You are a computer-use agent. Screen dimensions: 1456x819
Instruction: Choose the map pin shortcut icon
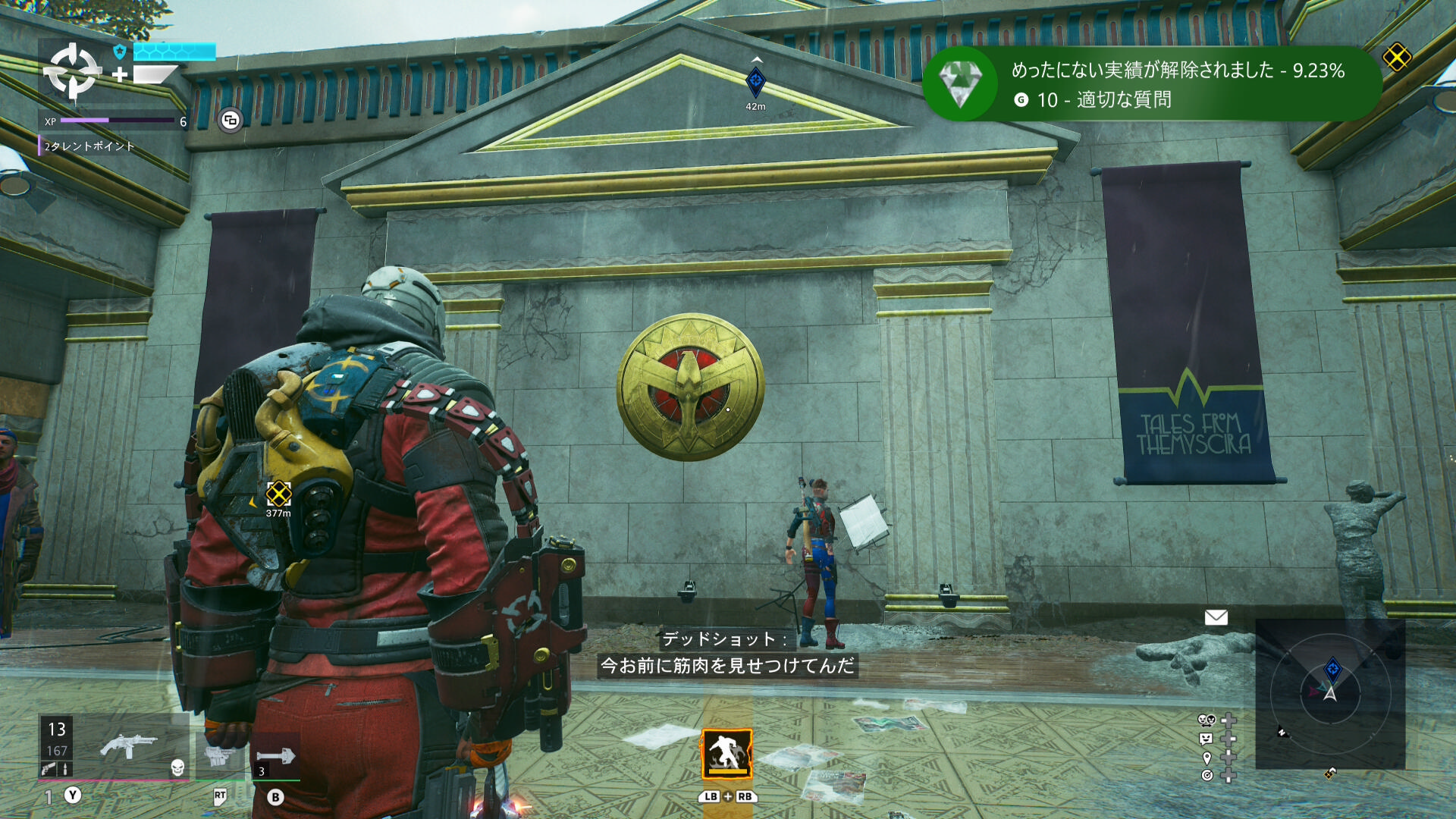pyautogui.click(x=1207, y=758)
